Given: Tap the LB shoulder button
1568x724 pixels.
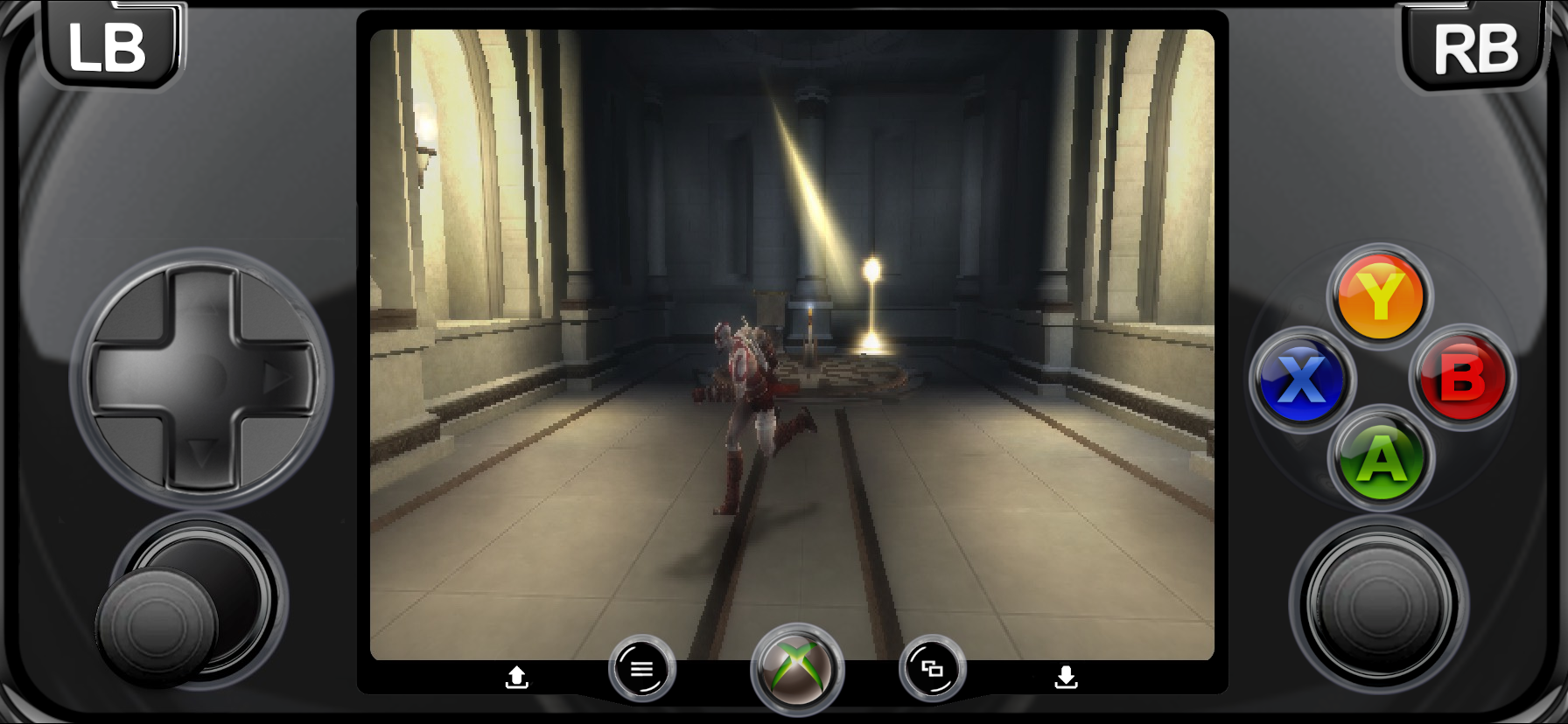Looking at the screenshot, I should click(x=108, y=47).
